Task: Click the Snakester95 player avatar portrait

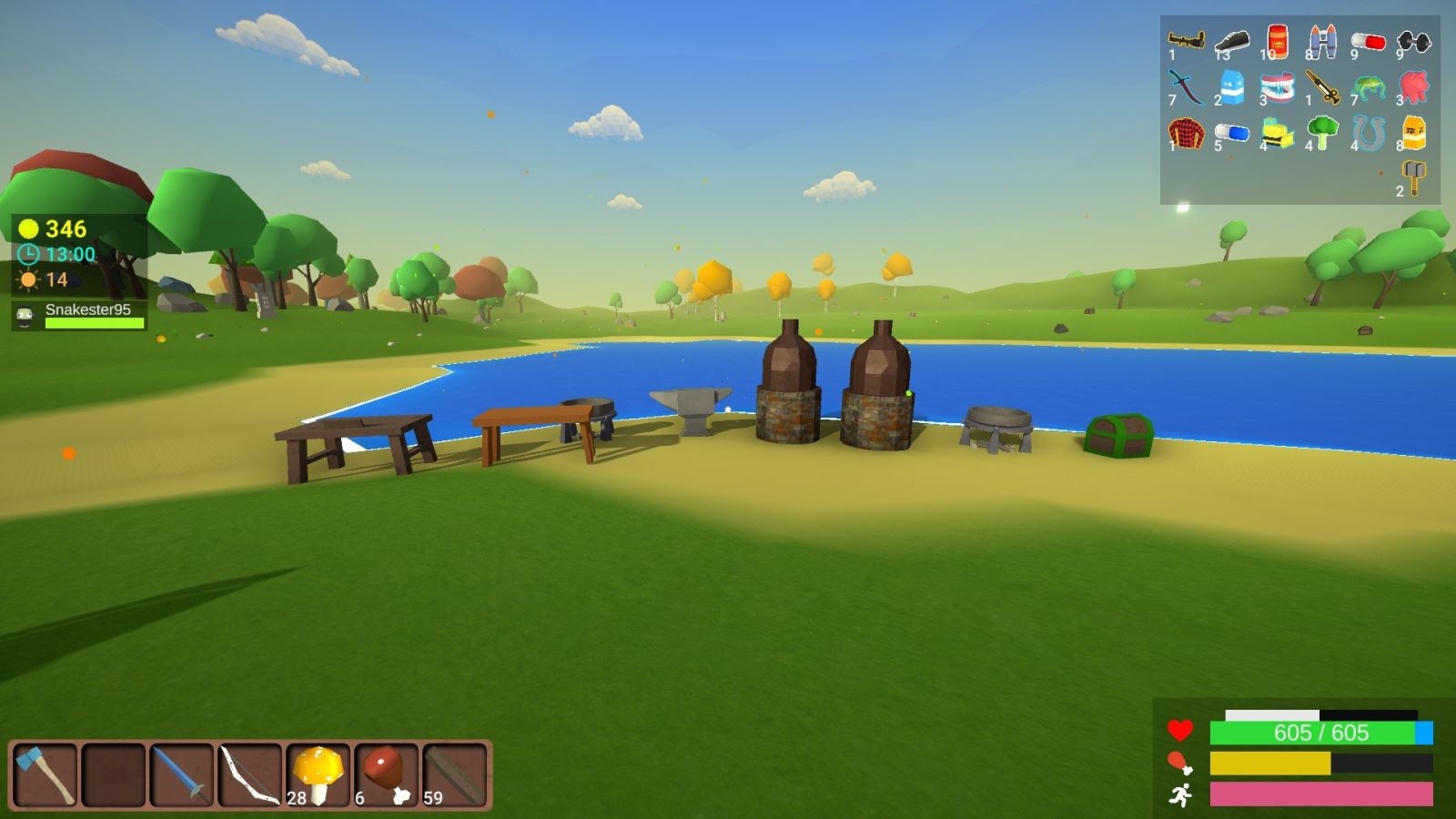Action: tap(25, 316)
